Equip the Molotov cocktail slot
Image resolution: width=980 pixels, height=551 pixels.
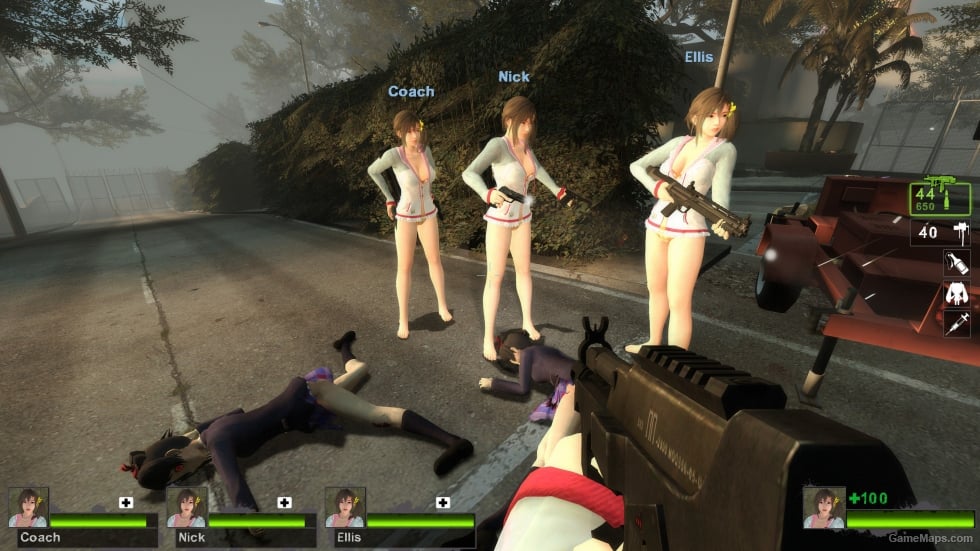pos(956,263)
